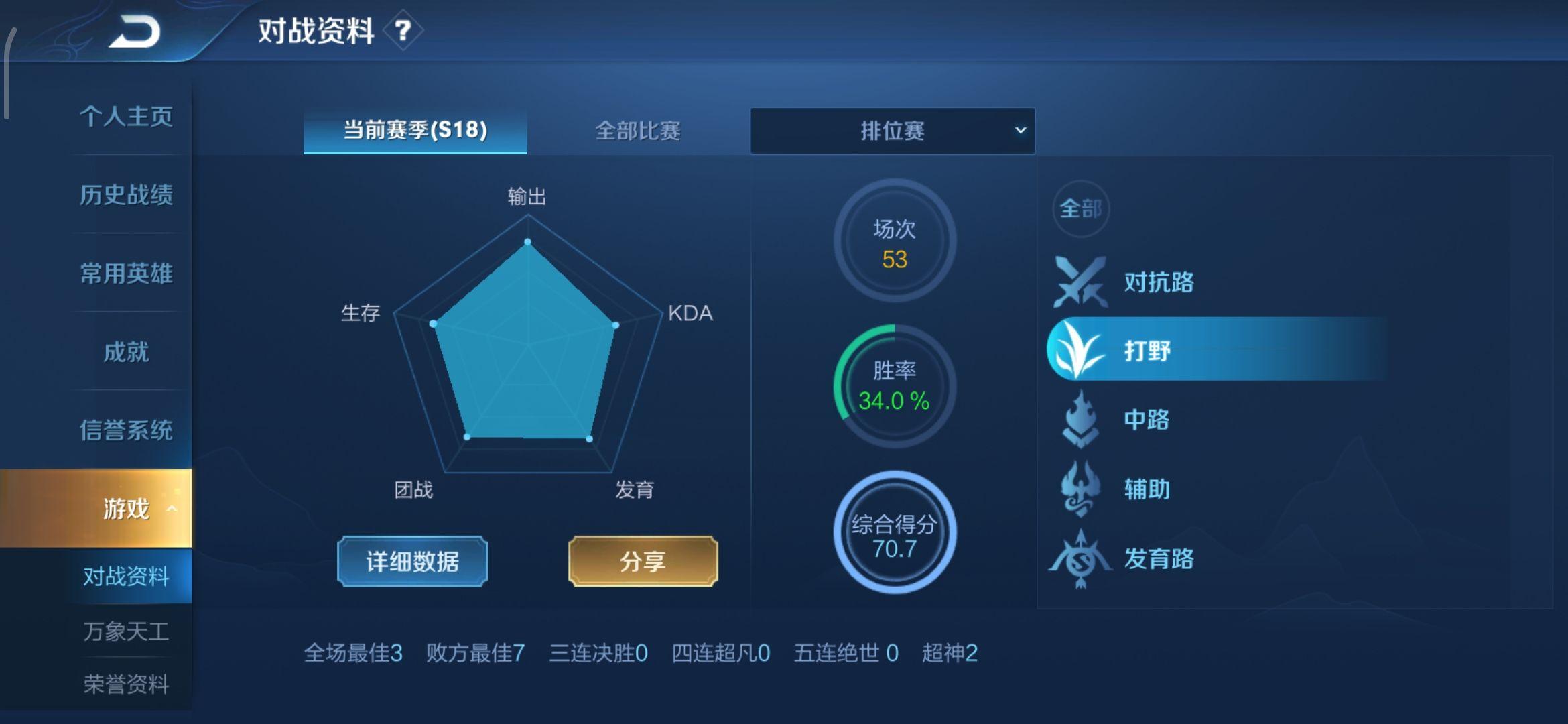Show the 常用英雄 page
This screenshot has height=724, width=1568.
(126, 274)
